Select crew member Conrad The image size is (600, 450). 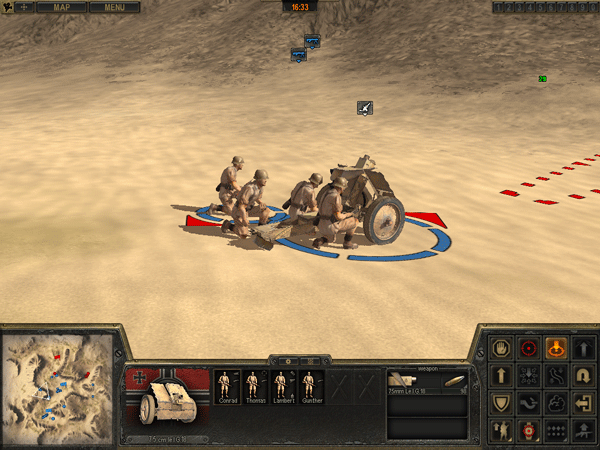click(x=227, y=385)
